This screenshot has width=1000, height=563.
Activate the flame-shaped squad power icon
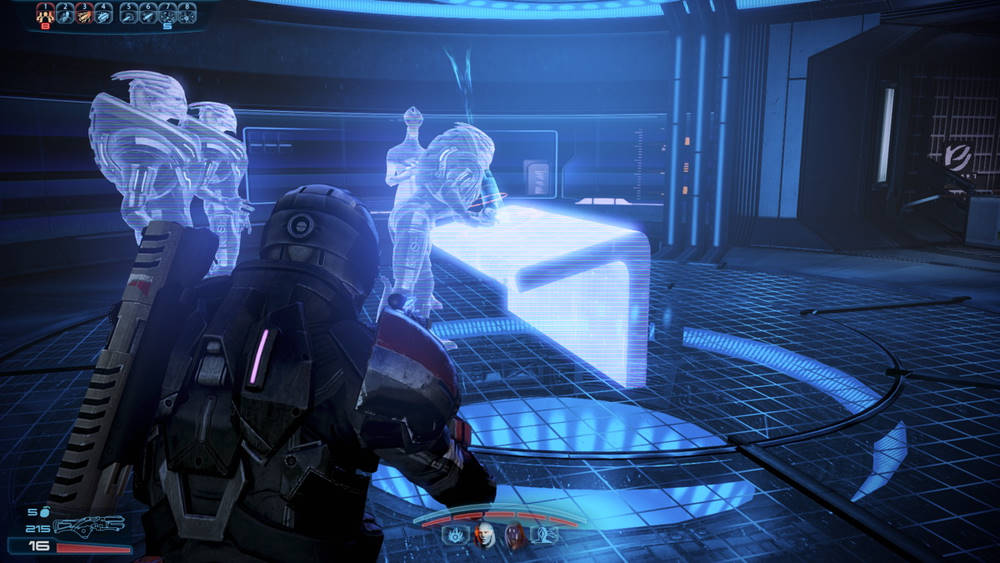point(455,535)
